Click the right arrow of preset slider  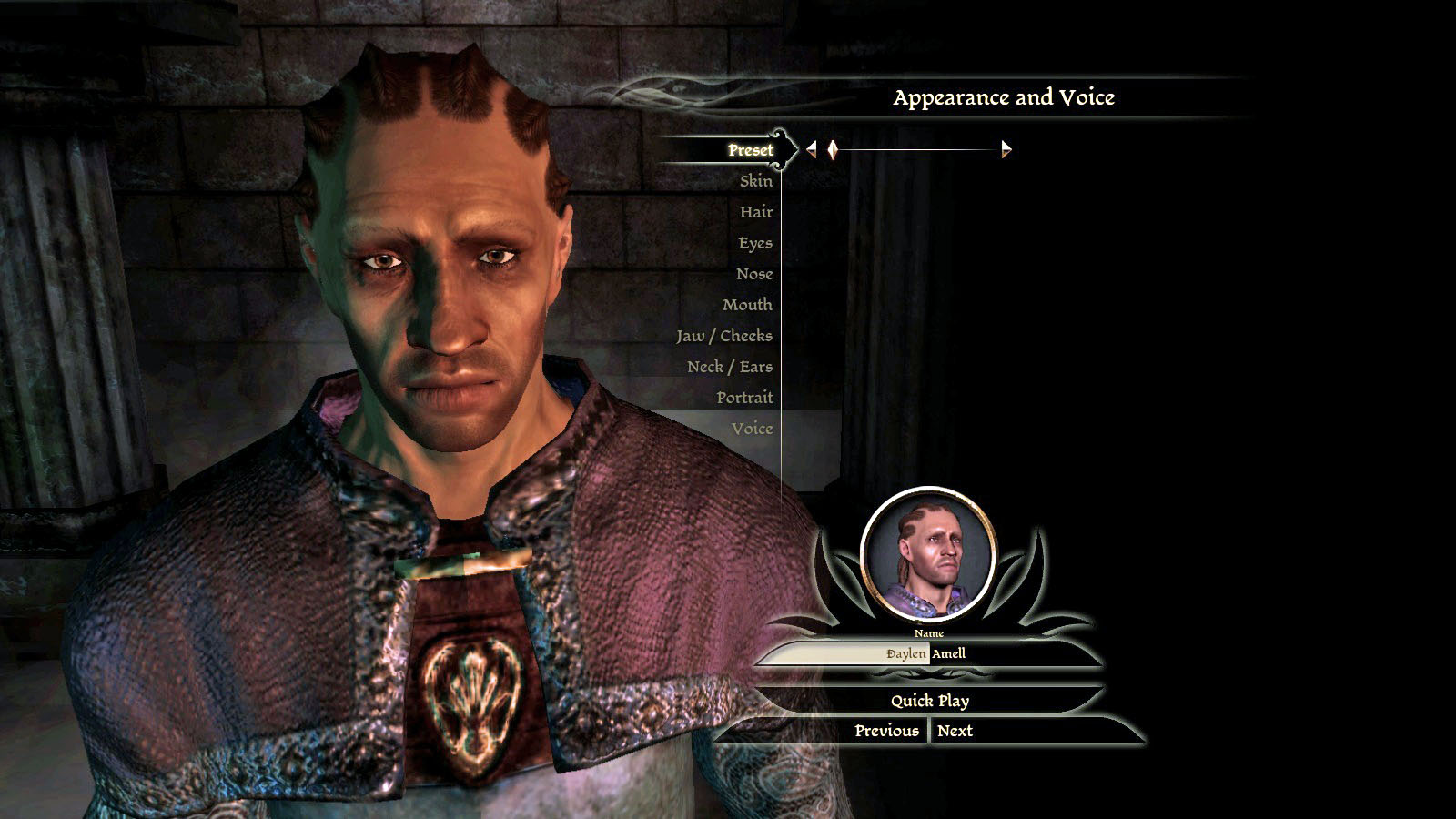tap(1006, 149)
